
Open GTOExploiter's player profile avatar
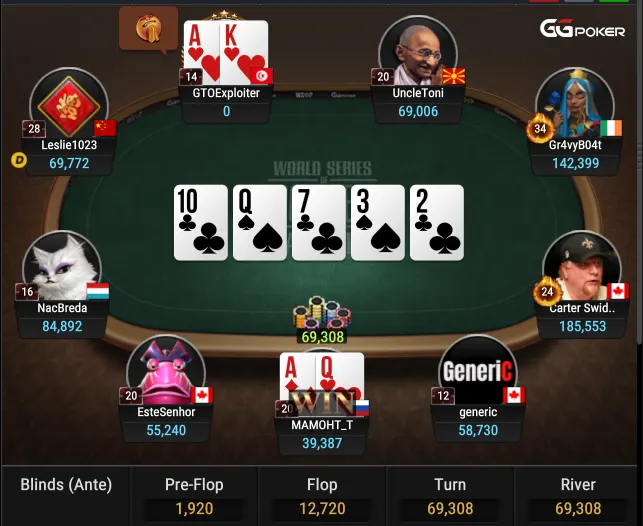(226, 50)
